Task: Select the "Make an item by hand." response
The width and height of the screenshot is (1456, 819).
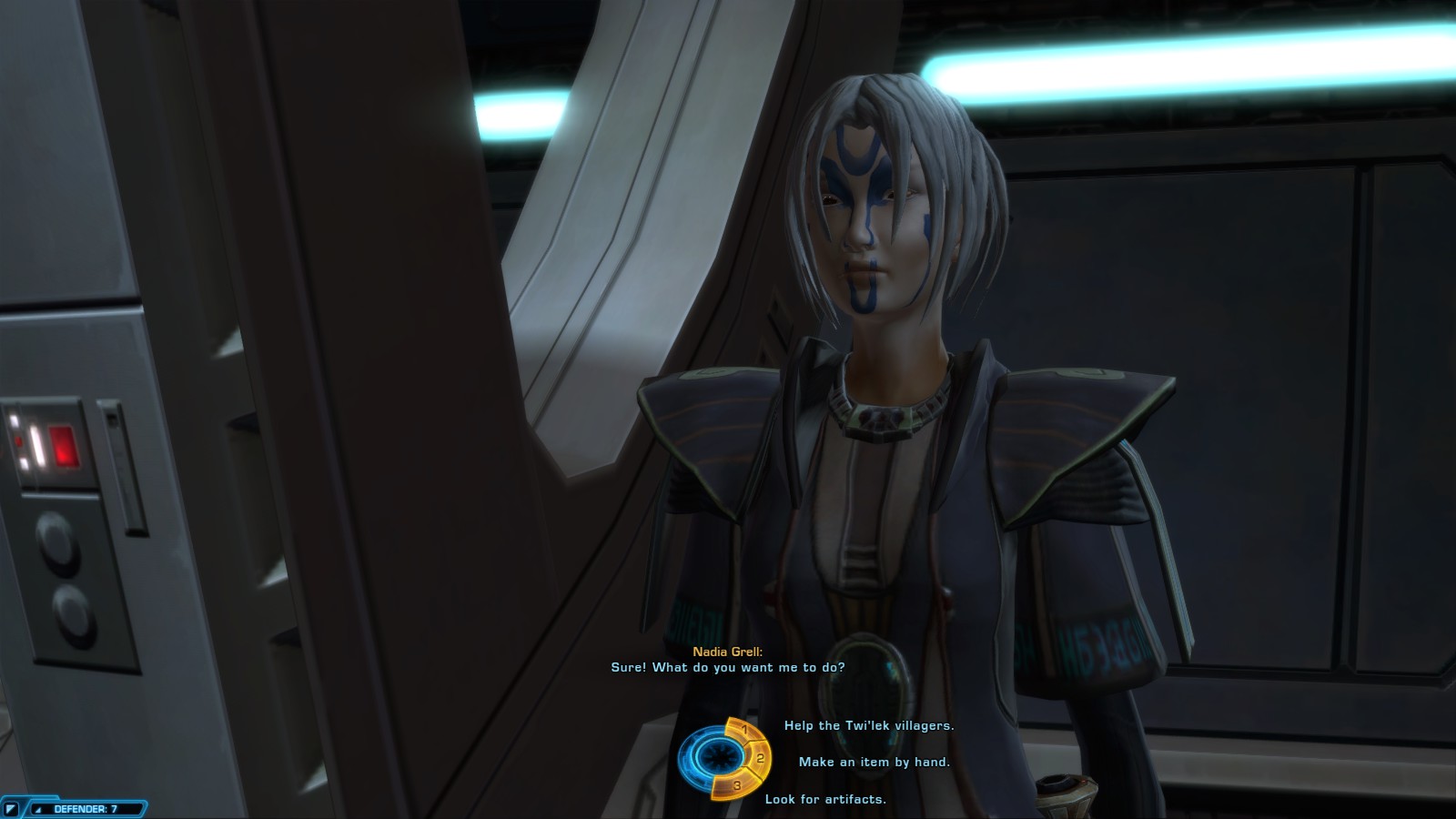Action: tap(874, 762)
